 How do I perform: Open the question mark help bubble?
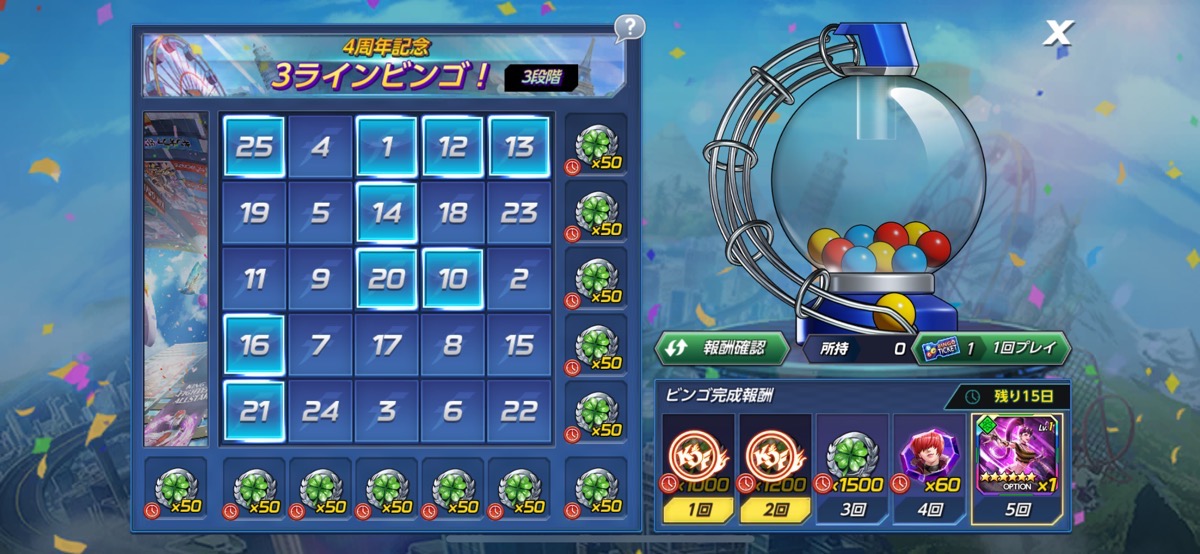[629, 27]
